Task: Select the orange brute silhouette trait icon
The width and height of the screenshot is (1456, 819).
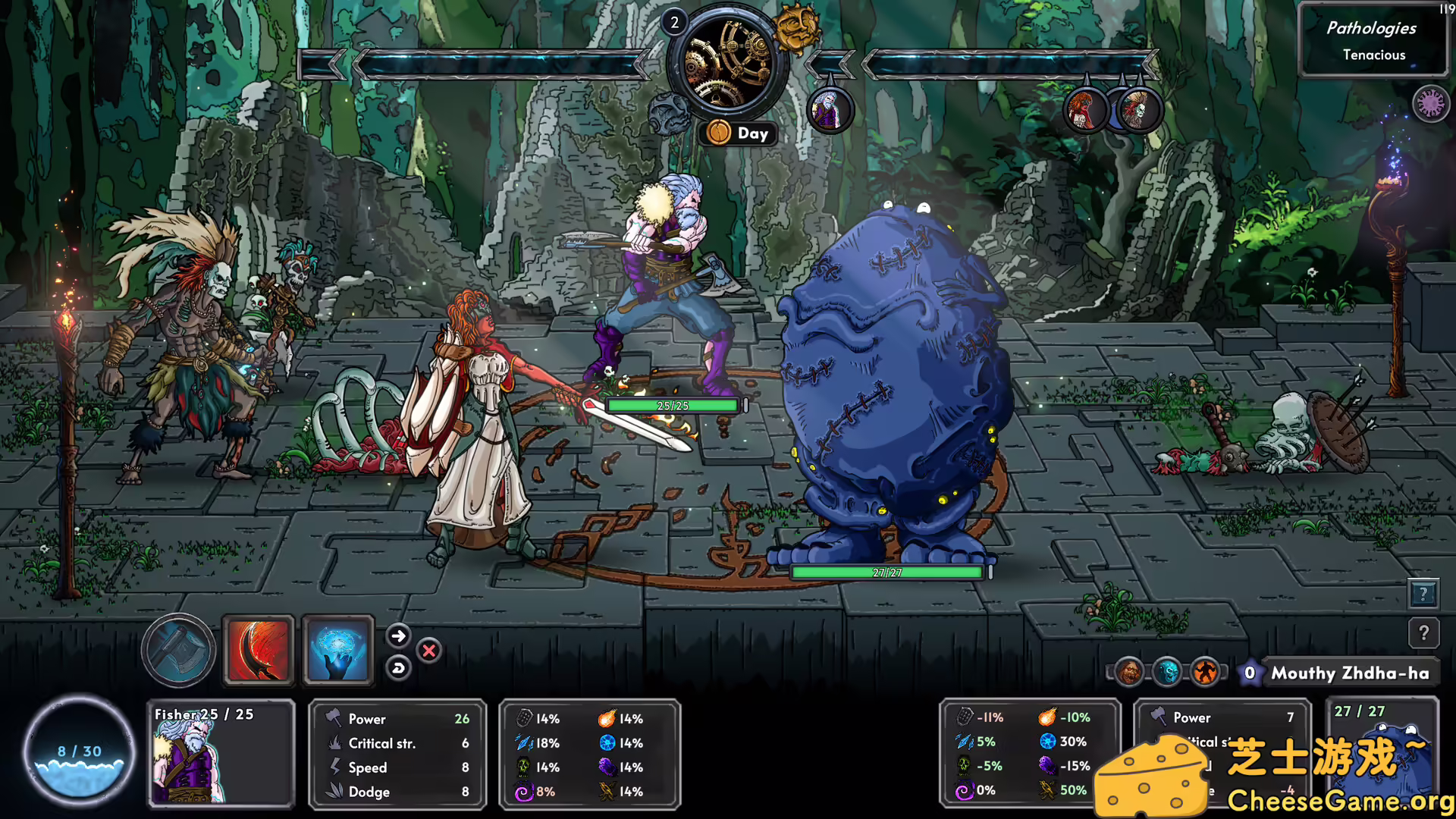Action: (x=1205, y=672)
